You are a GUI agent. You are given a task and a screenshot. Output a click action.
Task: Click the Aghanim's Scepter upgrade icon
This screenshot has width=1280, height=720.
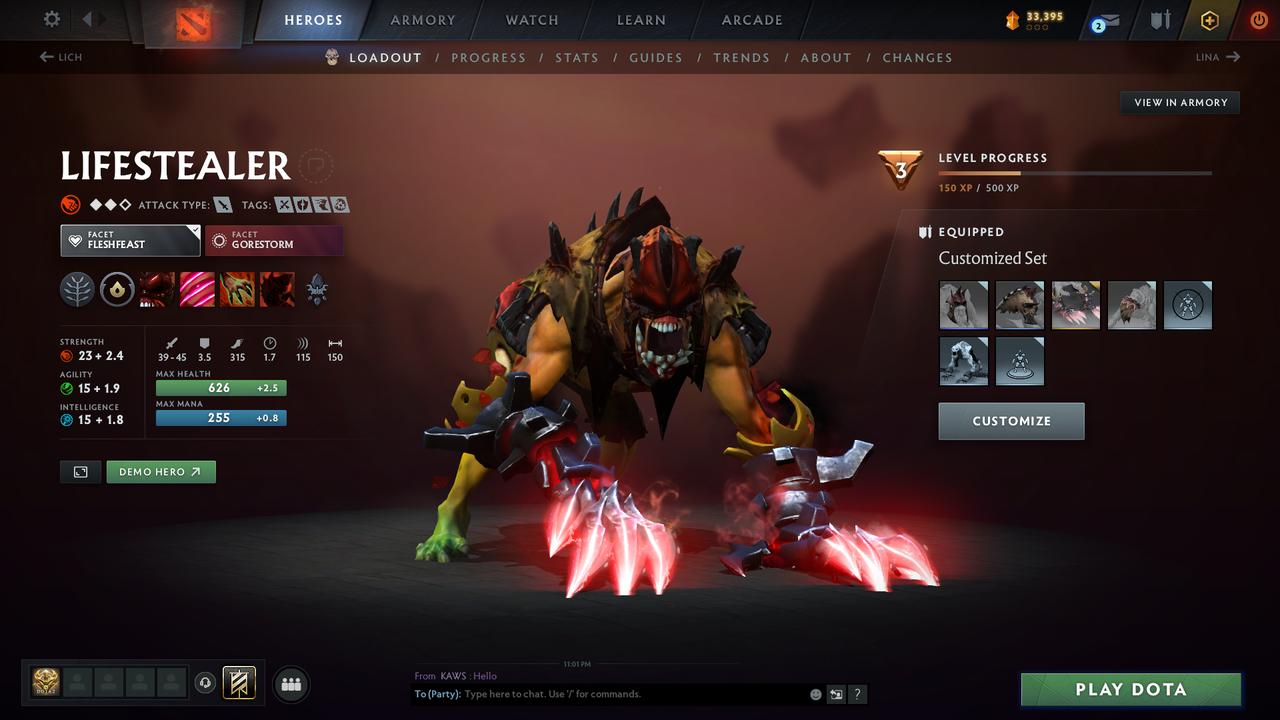tap(316, 290)
